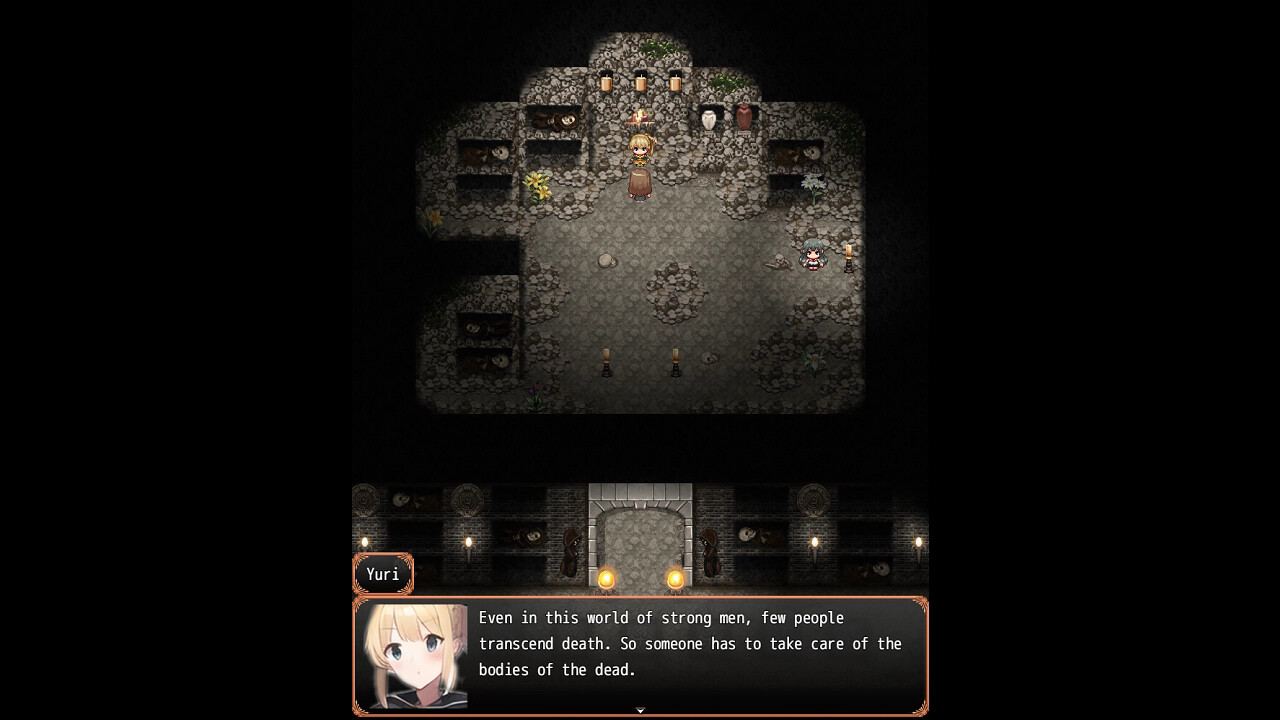Viewport: 1280px width, 720px height.
Task: Click the carved circular emblem on the corridor wall
Action: coord(465,499)
